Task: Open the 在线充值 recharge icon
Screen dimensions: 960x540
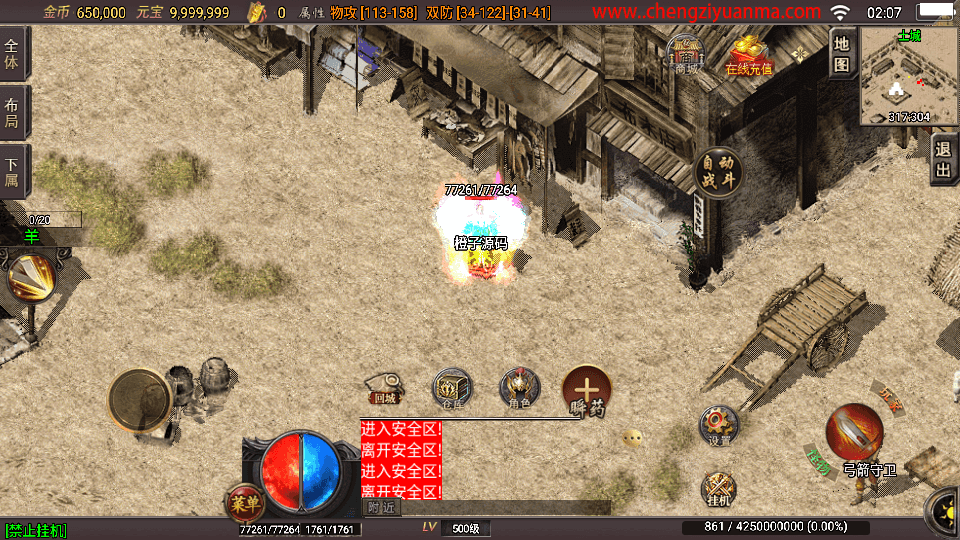Action: coord(748,56)
